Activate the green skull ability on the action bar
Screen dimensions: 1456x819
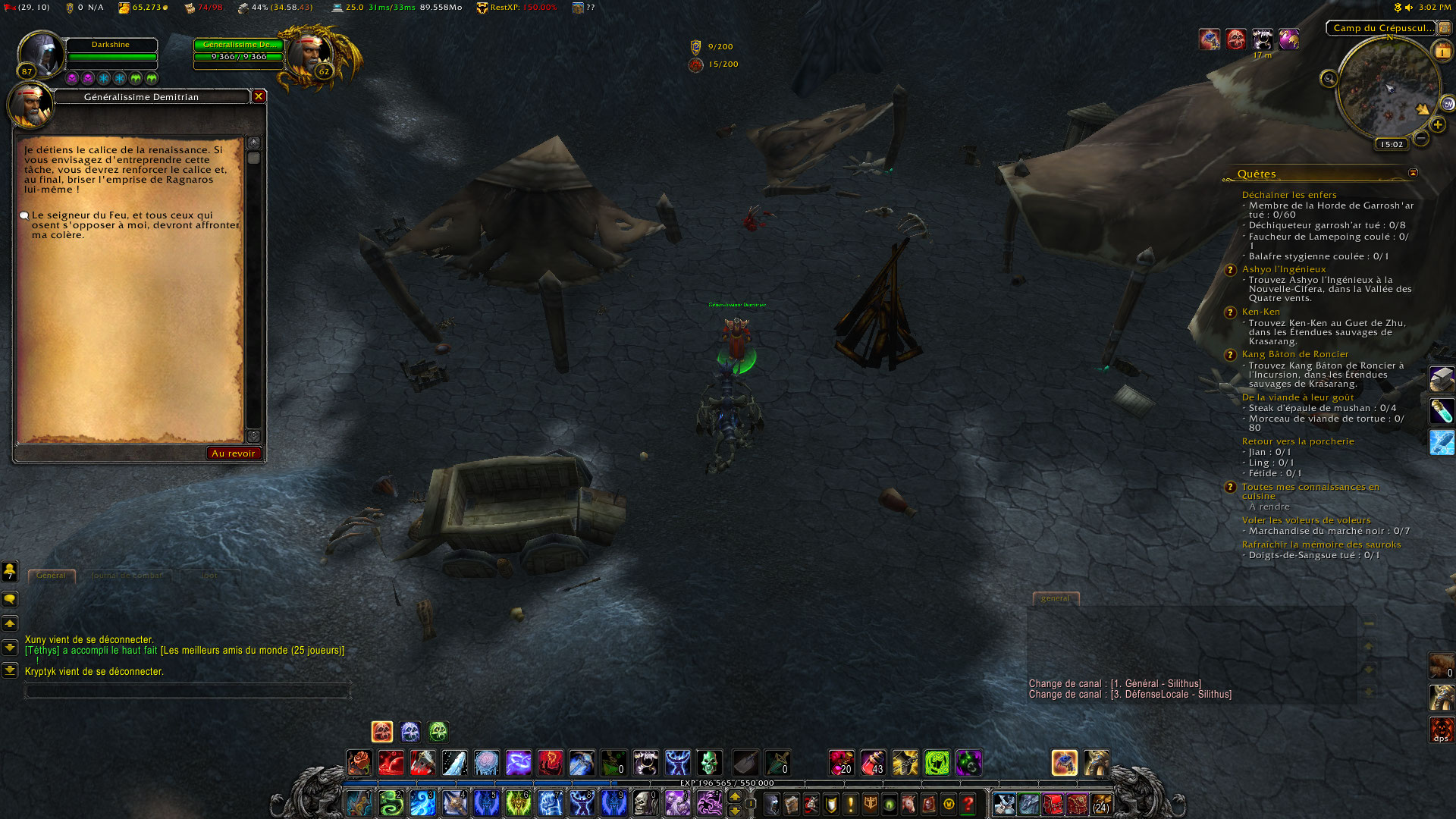[x=709, y=763]
